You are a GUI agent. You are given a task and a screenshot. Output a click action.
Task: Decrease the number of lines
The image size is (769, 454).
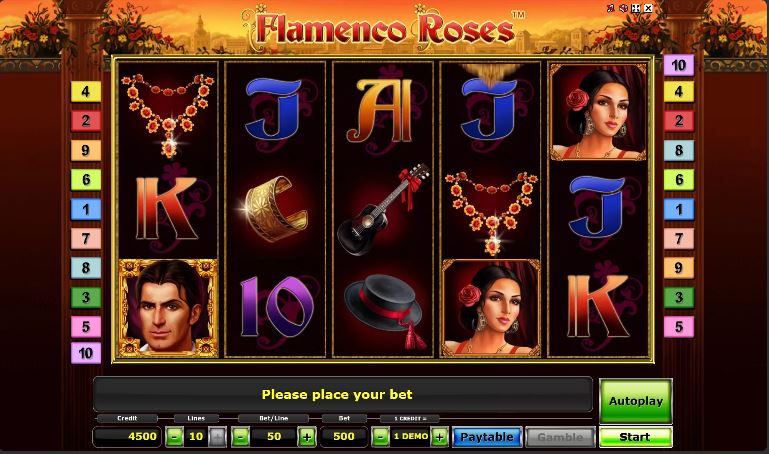pos(175,437)
